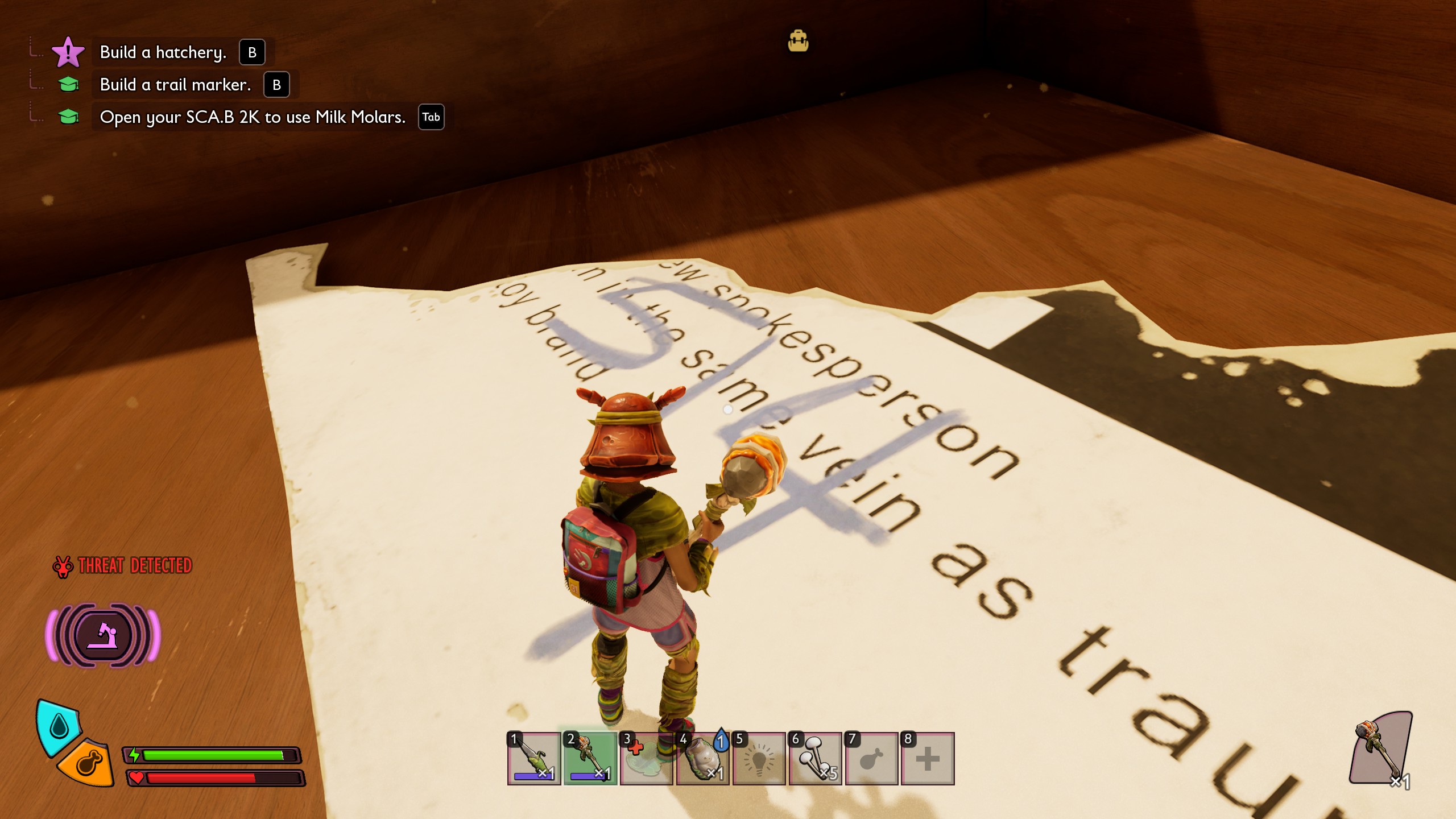Select the highlighted club in hotbar slot 2
This screenshot has height=819, width=1456.
[590, 758]
